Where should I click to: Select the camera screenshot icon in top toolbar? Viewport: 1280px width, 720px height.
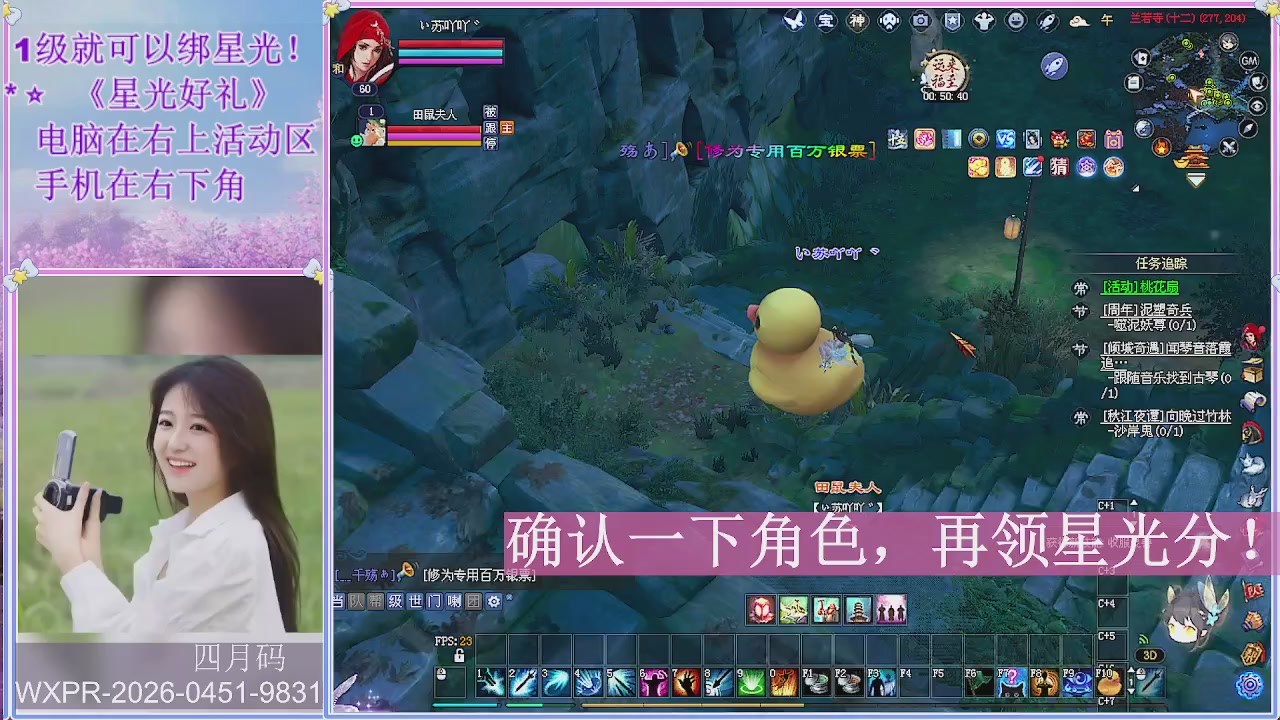pyautogui.click(x=919, y=20)
